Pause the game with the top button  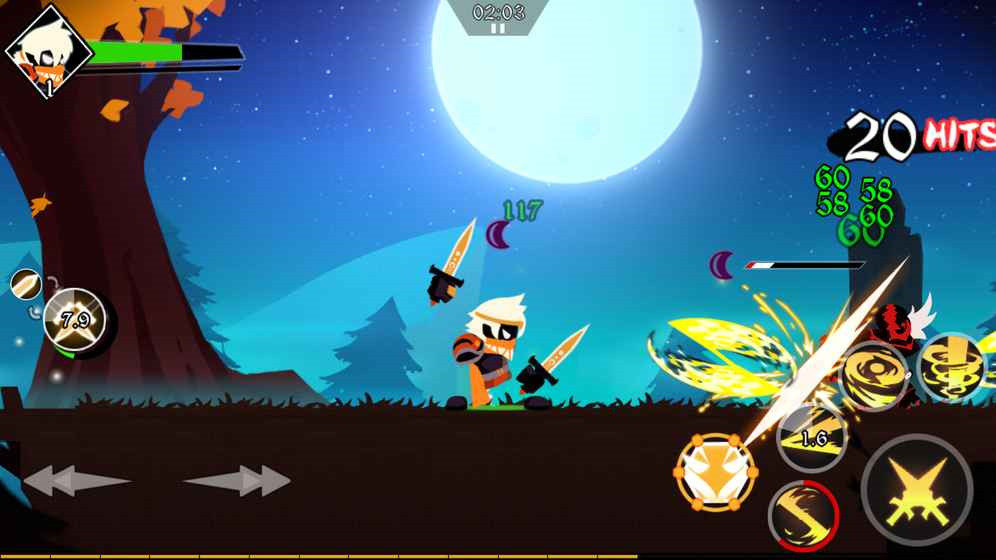click(497, 29)
